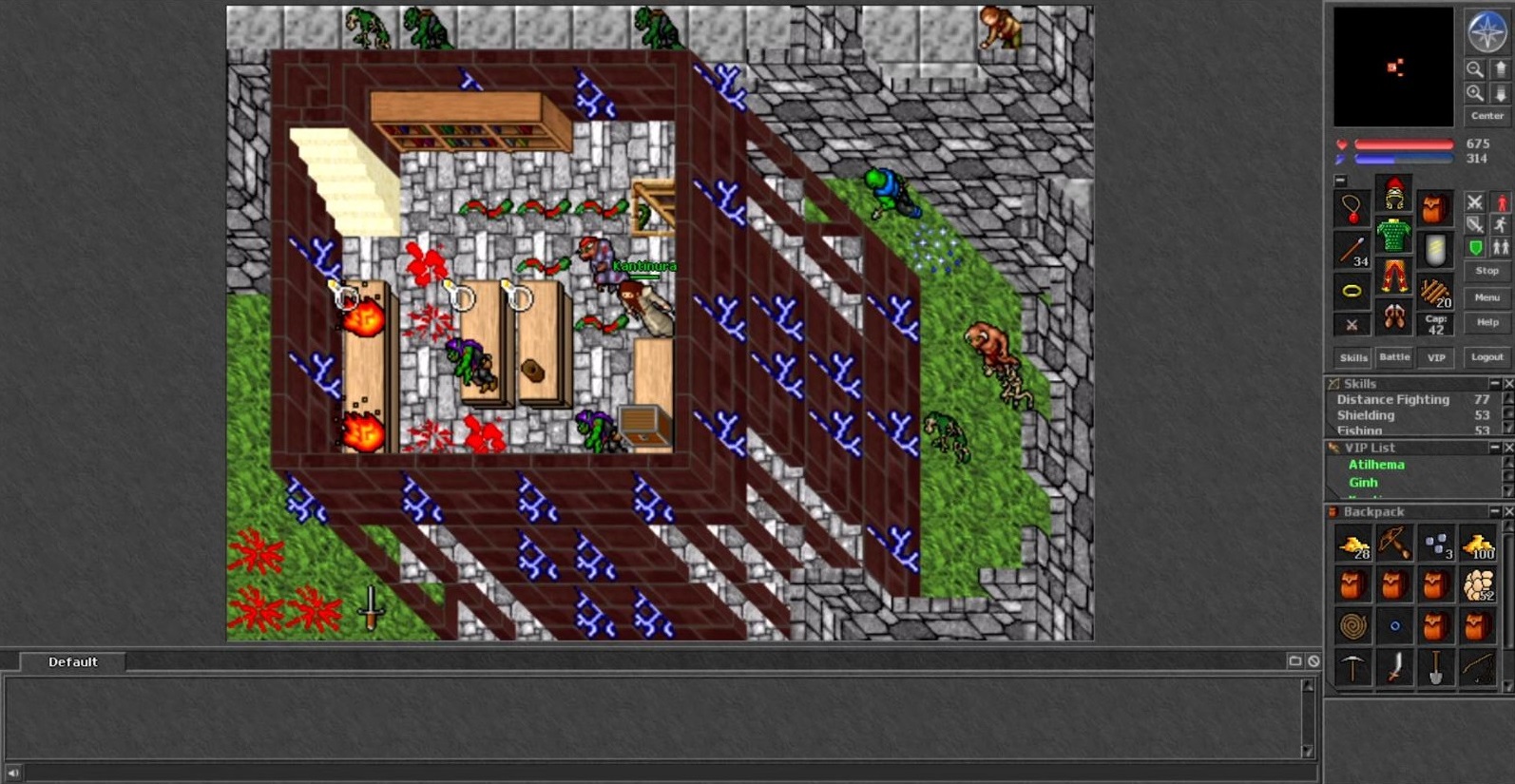The height and width of the screenshot is (784, 1515).
Task: Minimize the Skills panel
Action: (x=1494, y=383)
